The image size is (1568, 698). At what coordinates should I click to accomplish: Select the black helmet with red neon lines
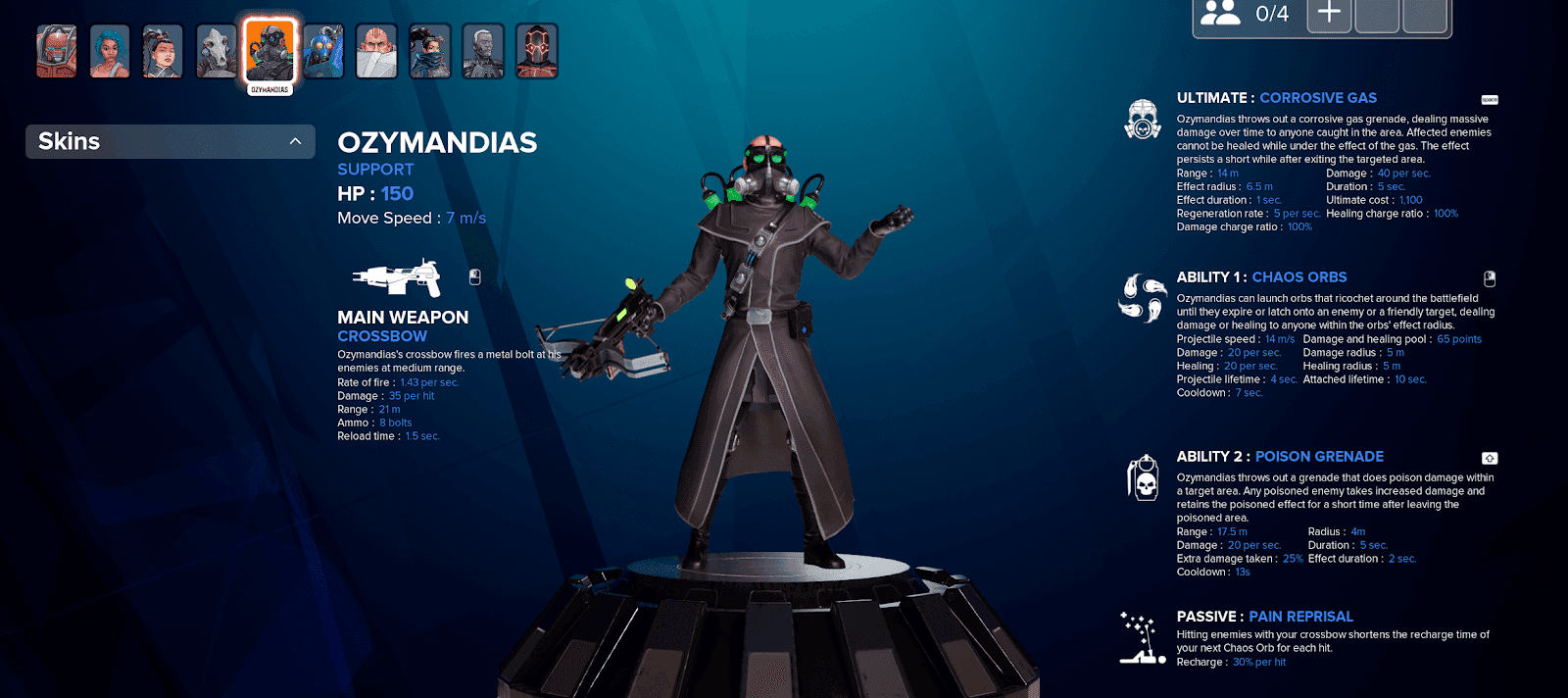[537, 51]
